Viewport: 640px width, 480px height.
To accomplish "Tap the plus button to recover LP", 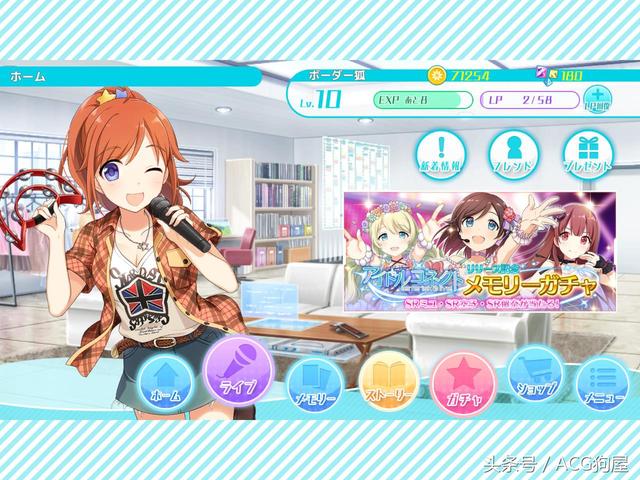I will coord(595,100).
